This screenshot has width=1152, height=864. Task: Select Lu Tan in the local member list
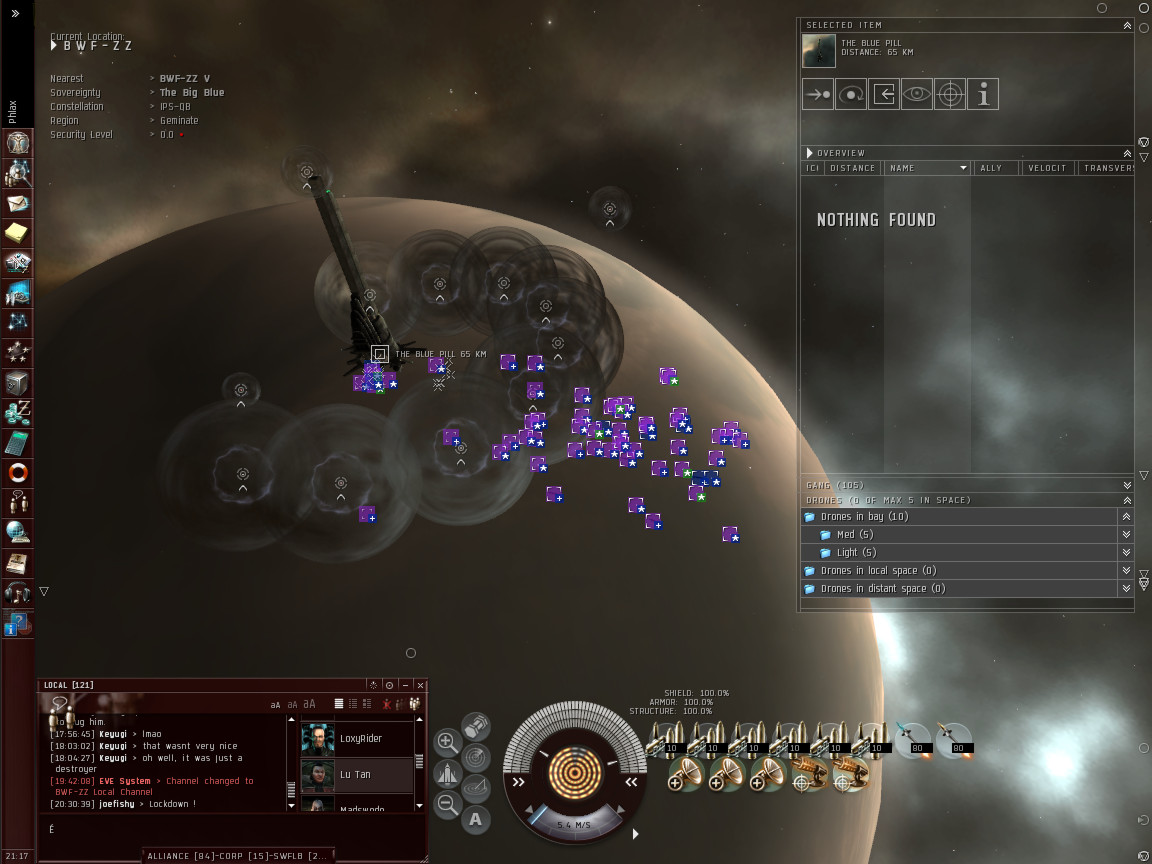pos(355,774)
